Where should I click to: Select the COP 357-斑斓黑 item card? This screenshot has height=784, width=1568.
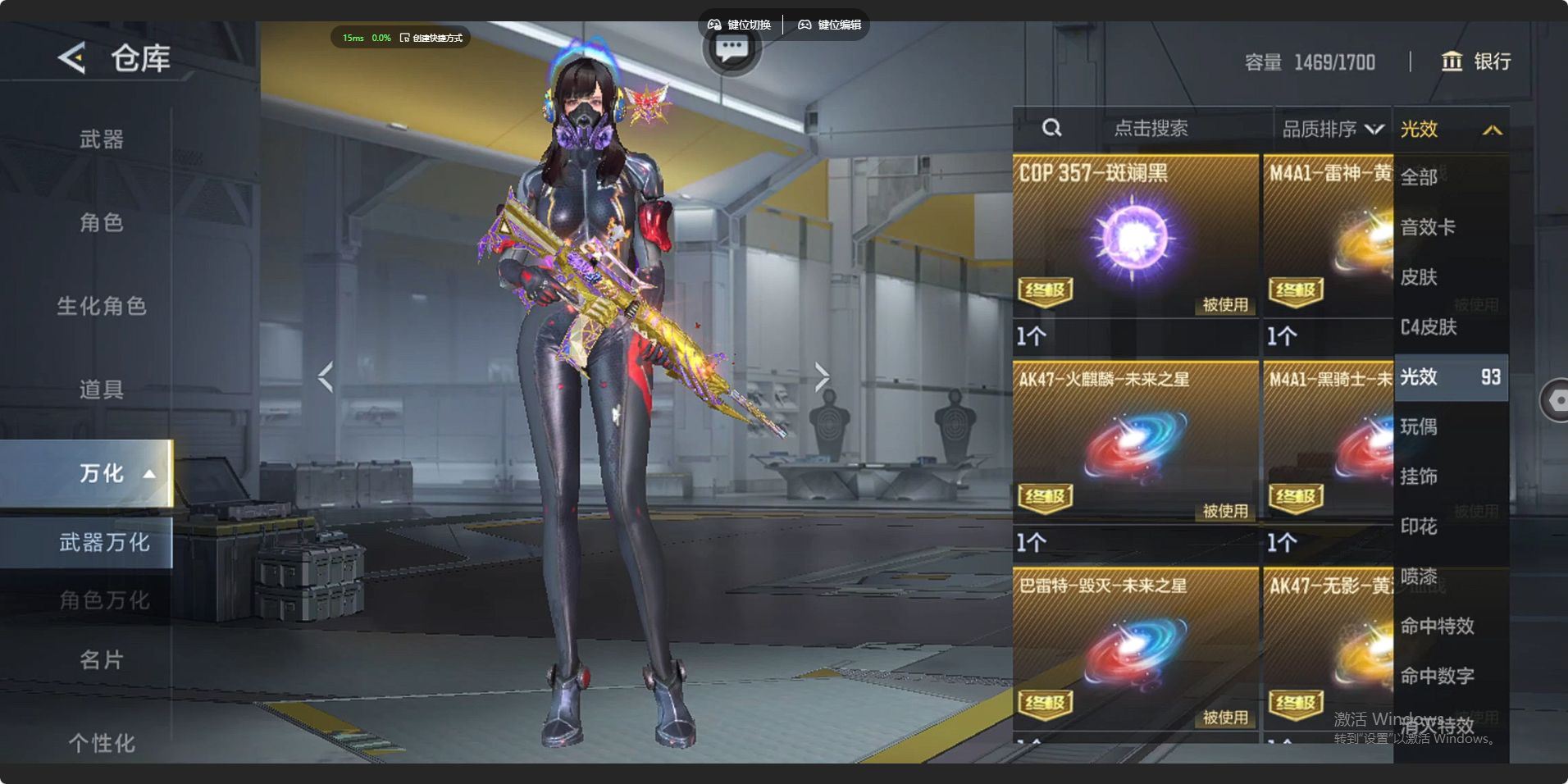coord(1135,236)
